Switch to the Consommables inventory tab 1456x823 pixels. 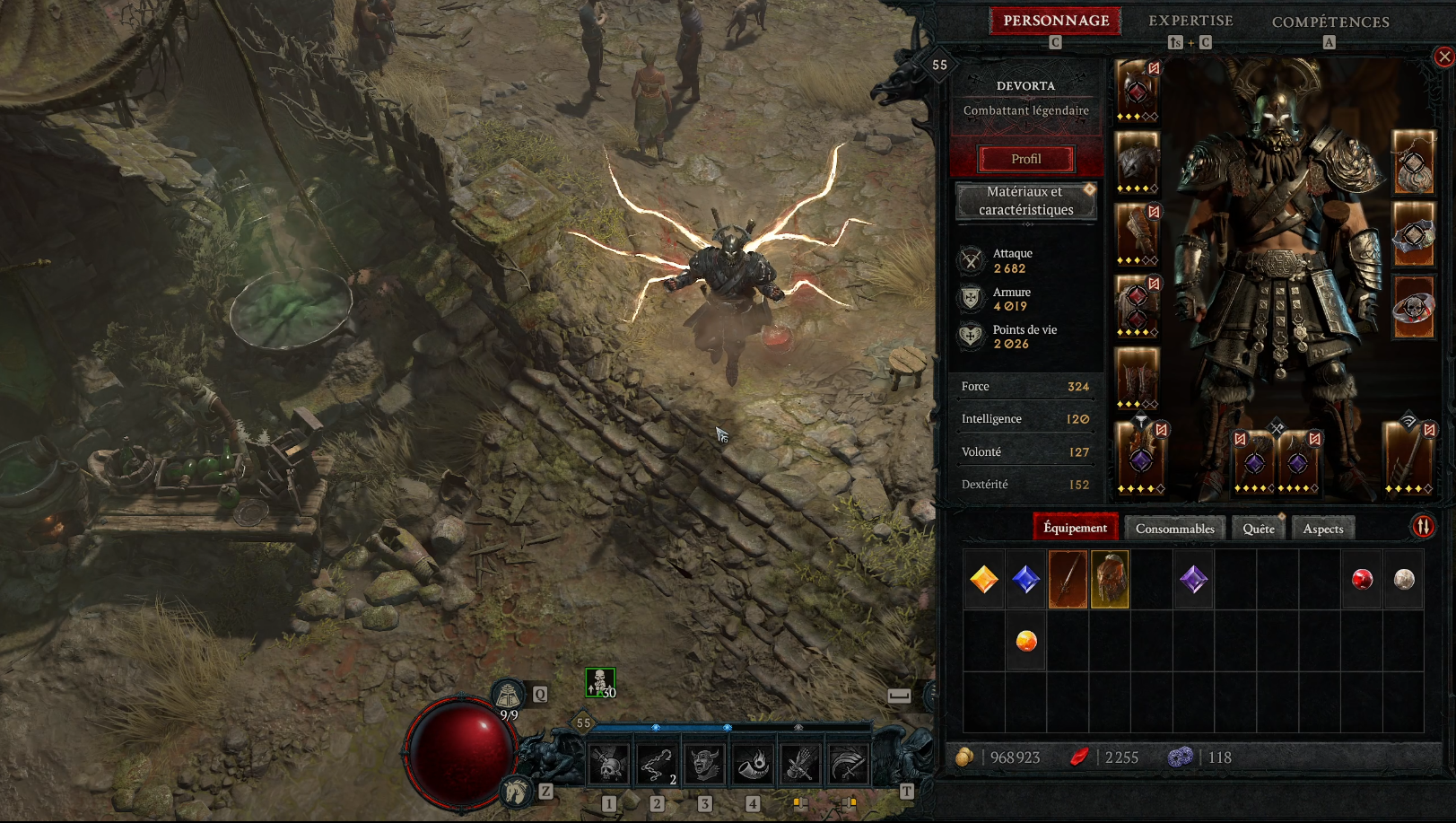[1174, 529]
